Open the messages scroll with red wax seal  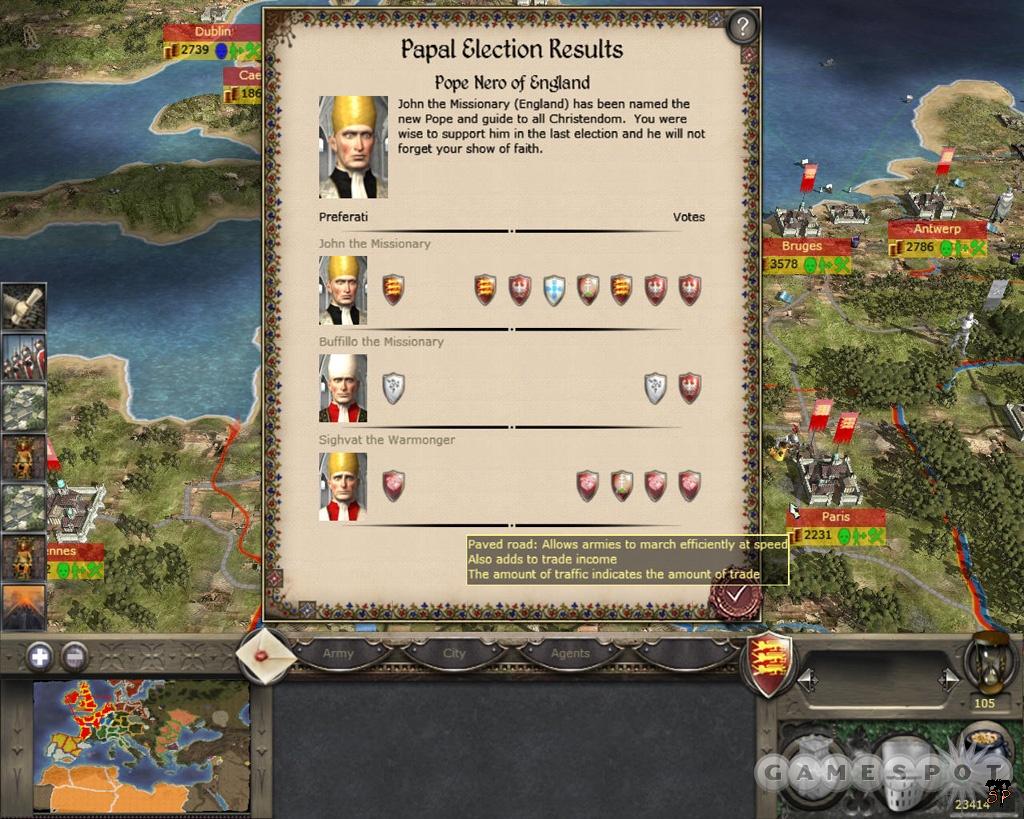pyautogui.click(x=265, y=656)
